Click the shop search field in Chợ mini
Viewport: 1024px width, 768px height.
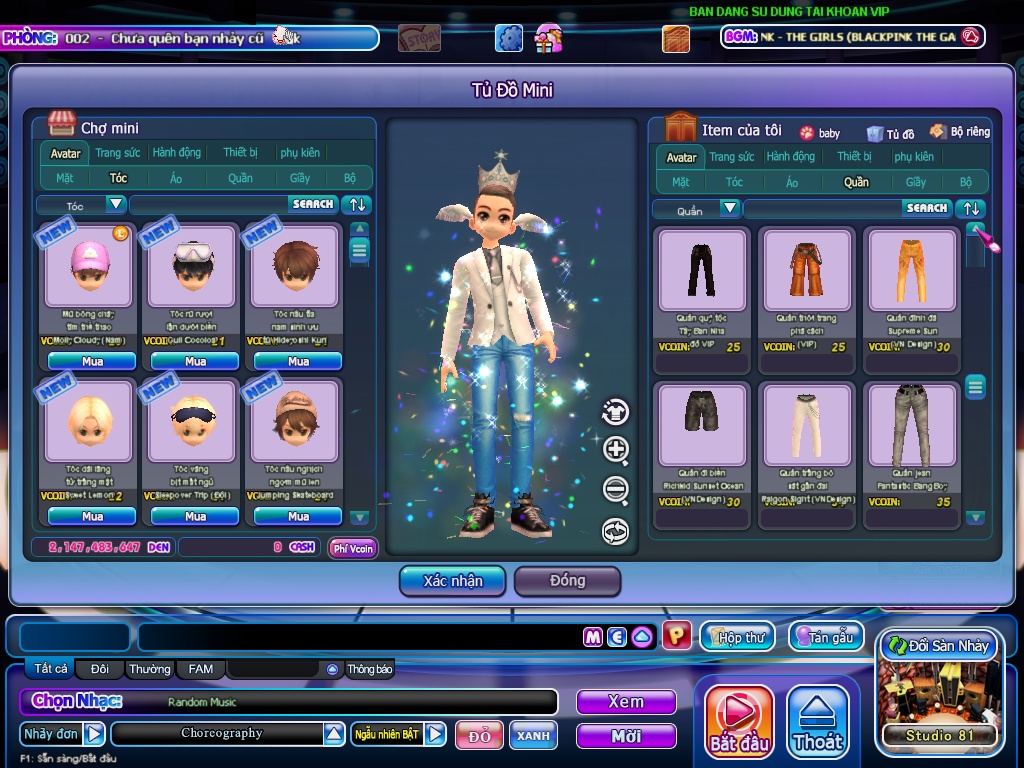pyautogui.click(x=210, y=204)
